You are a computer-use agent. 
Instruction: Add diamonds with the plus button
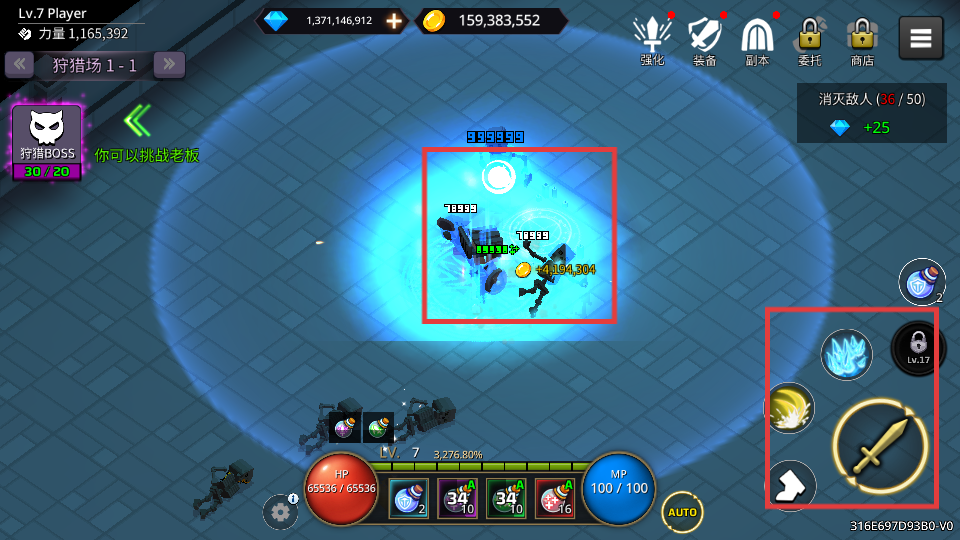click(395, 21)
